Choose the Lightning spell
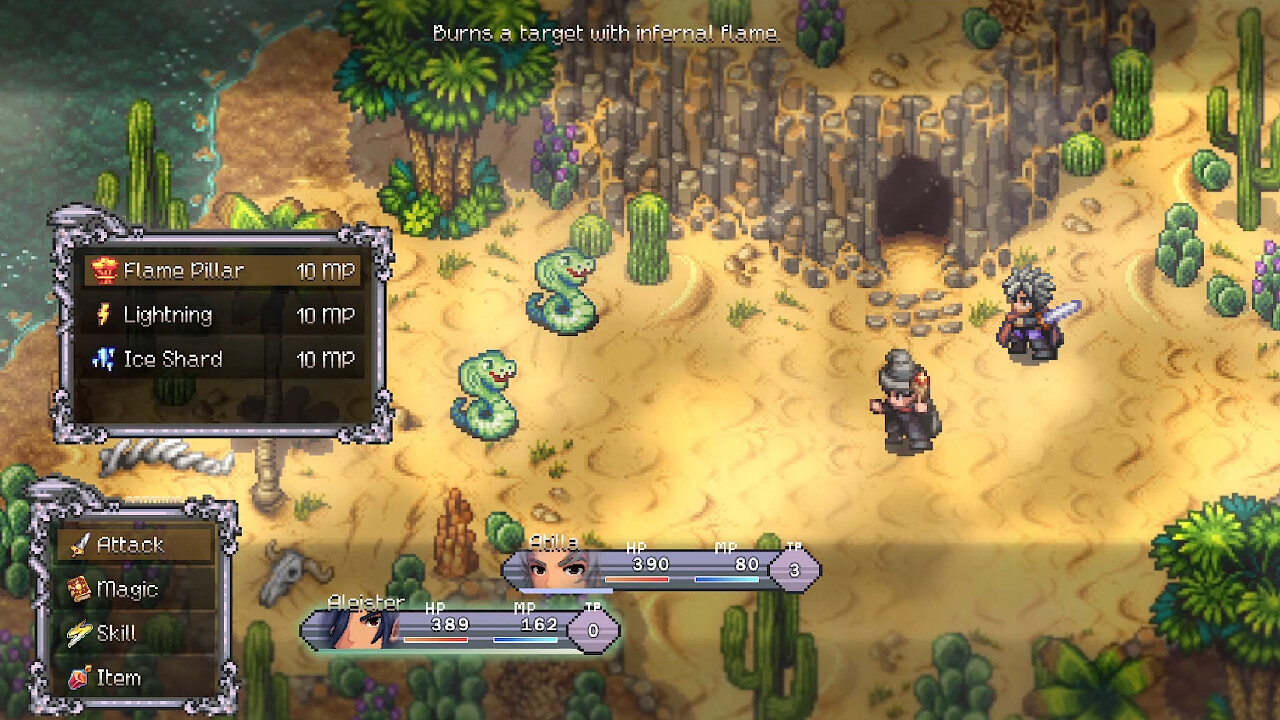The width and height of the screenshot is (1280, 720). [223, 315]
